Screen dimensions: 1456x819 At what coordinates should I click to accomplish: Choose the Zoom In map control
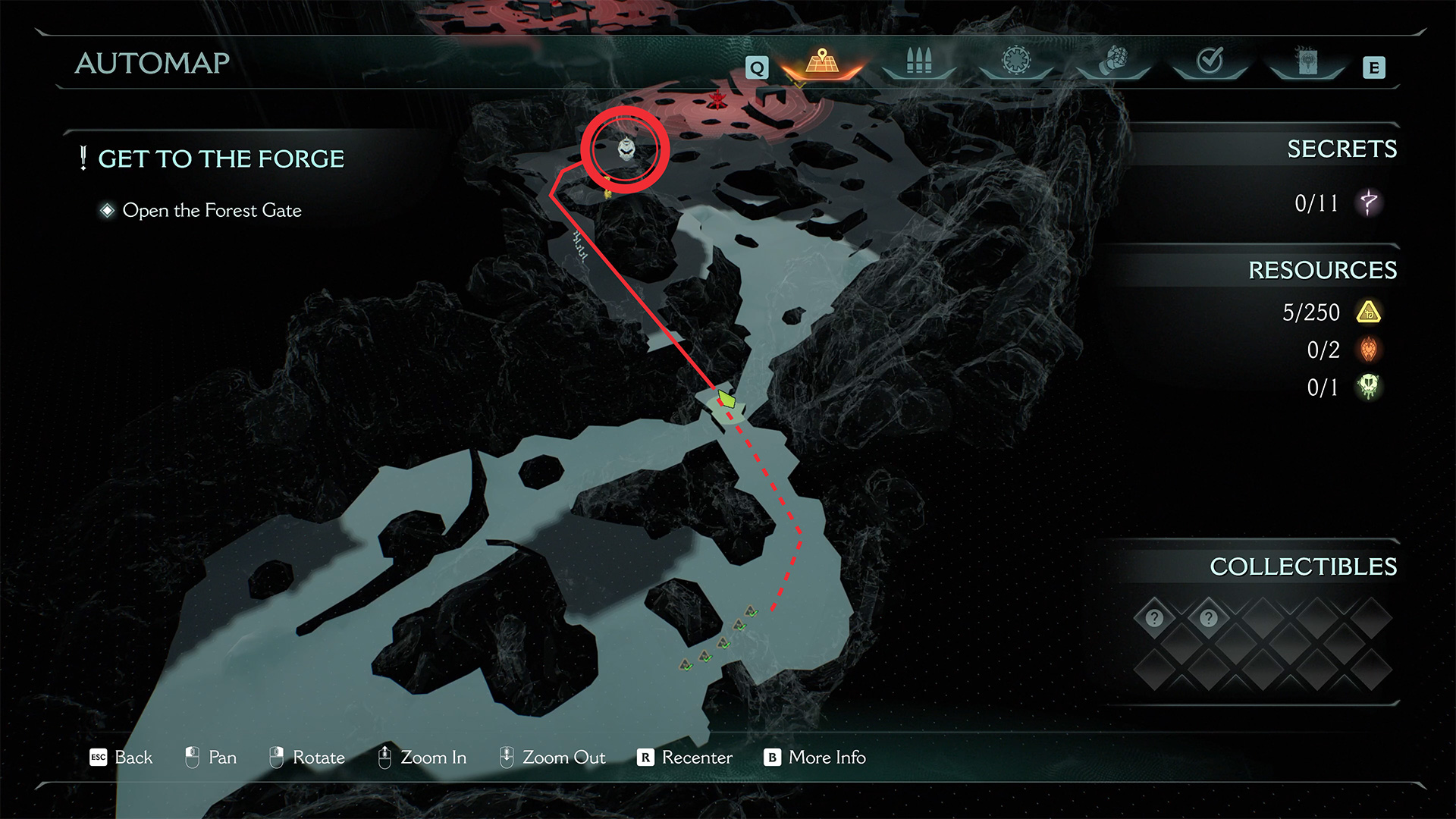[x=422, y=758]
